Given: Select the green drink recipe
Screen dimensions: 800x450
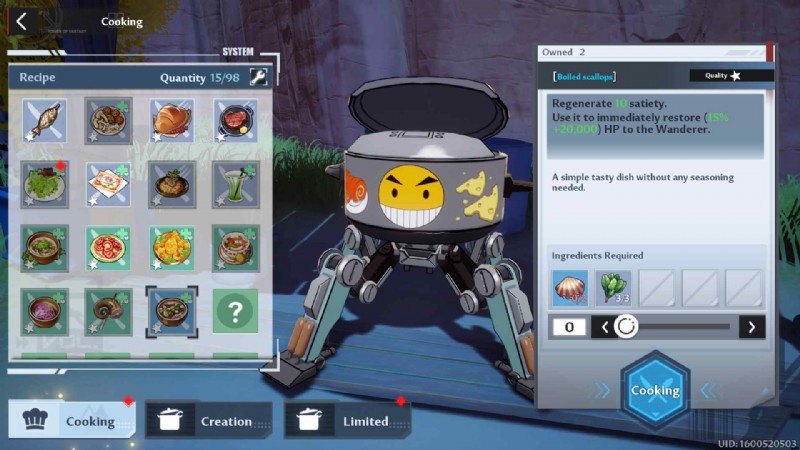Looking at the screenshot, I should click(x=235, y=184).
